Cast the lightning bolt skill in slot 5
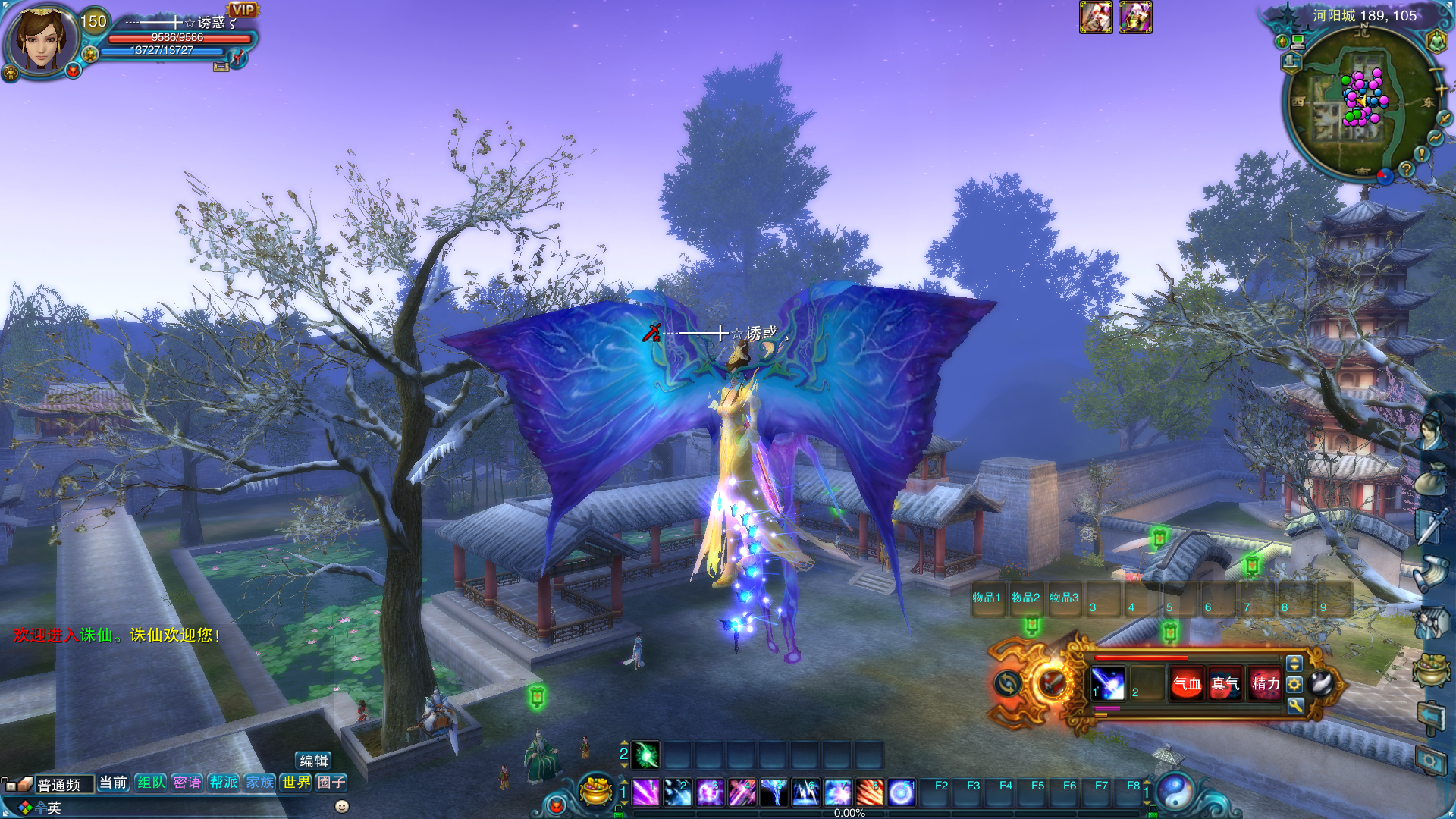 tap(773, 792)
